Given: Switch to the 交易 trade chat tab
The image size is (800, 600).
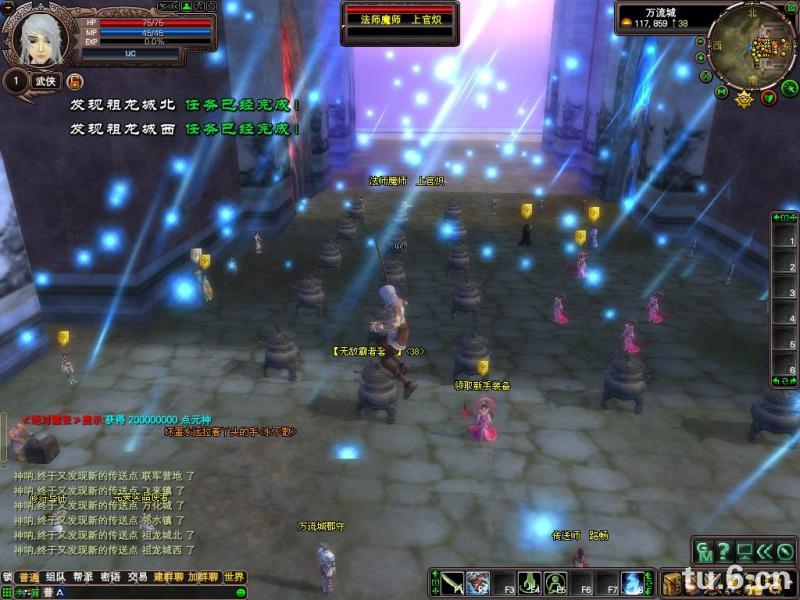Looking at the screenshot, I should pos(136,577).
